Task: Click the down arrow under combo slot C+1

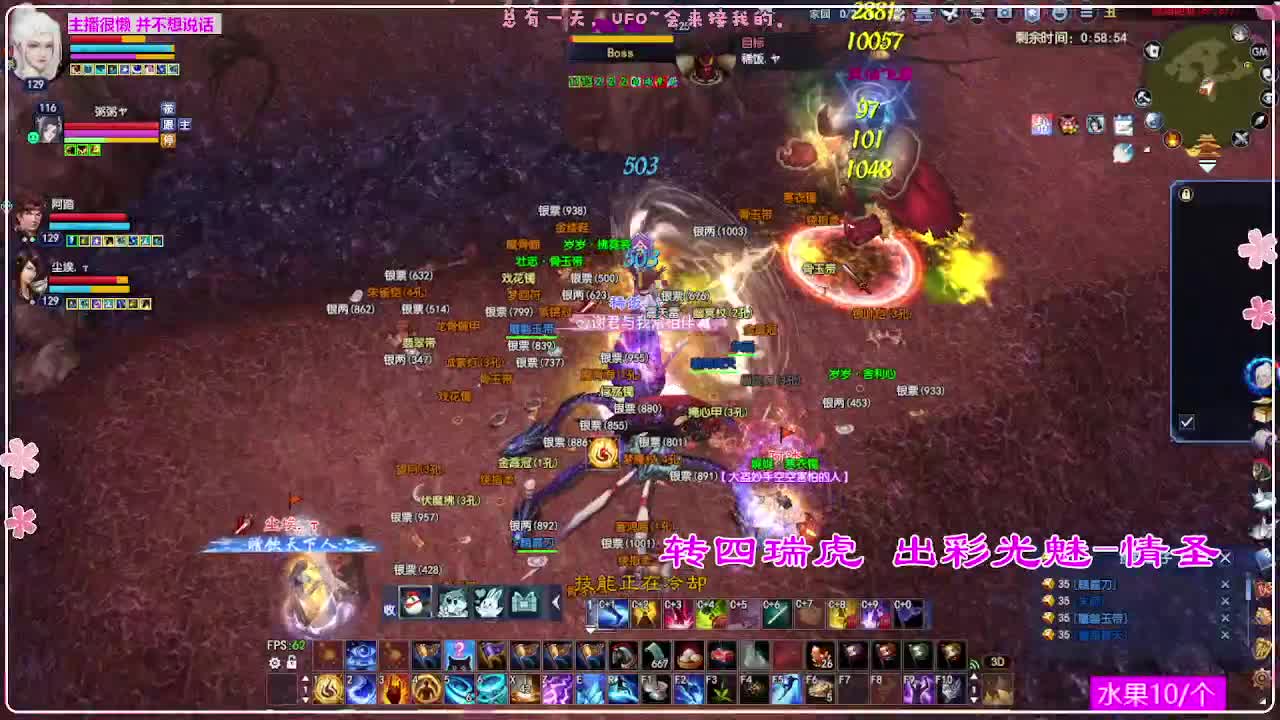Action: (x=590, y=630)
